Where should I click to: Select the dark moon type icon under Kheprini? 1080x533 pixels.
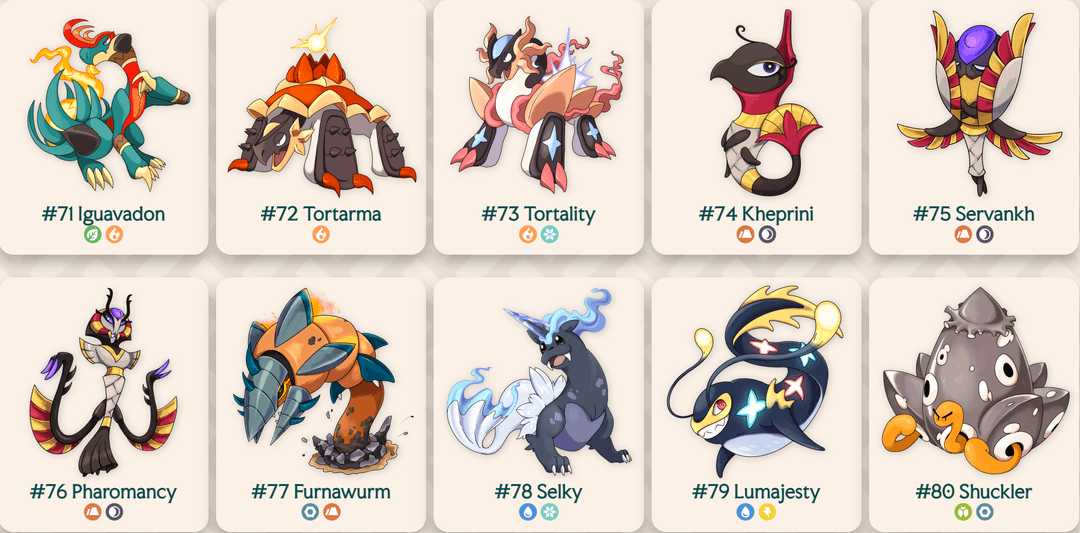(x=767, y=235)
